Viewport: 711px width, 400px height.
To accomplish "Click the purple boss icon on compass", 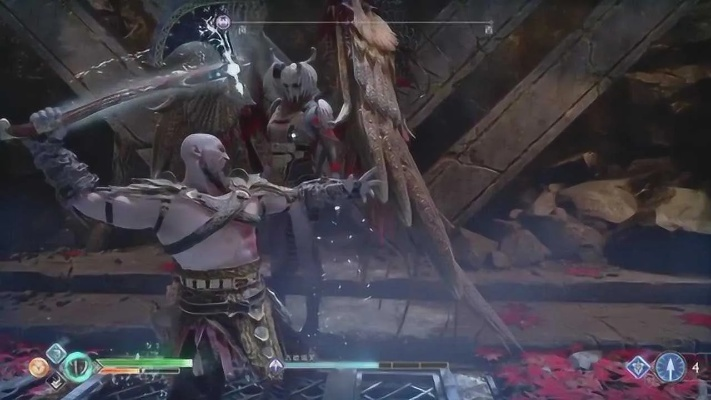I will [x=223, y=20].
